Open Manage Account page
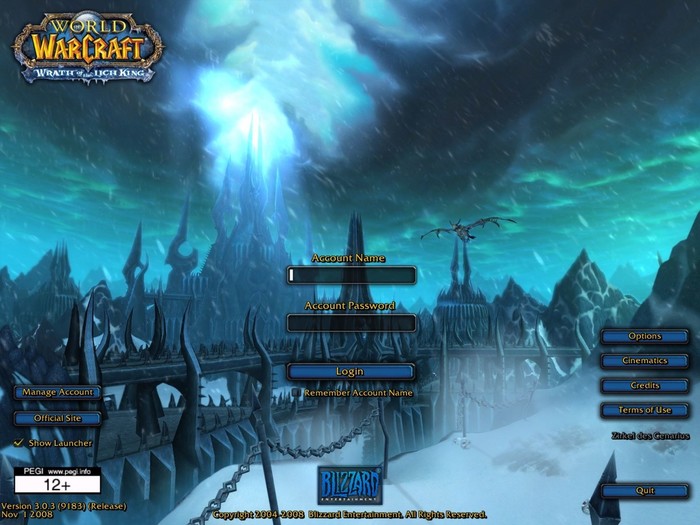This screenshot has width=700, height=525. point(57,392)
